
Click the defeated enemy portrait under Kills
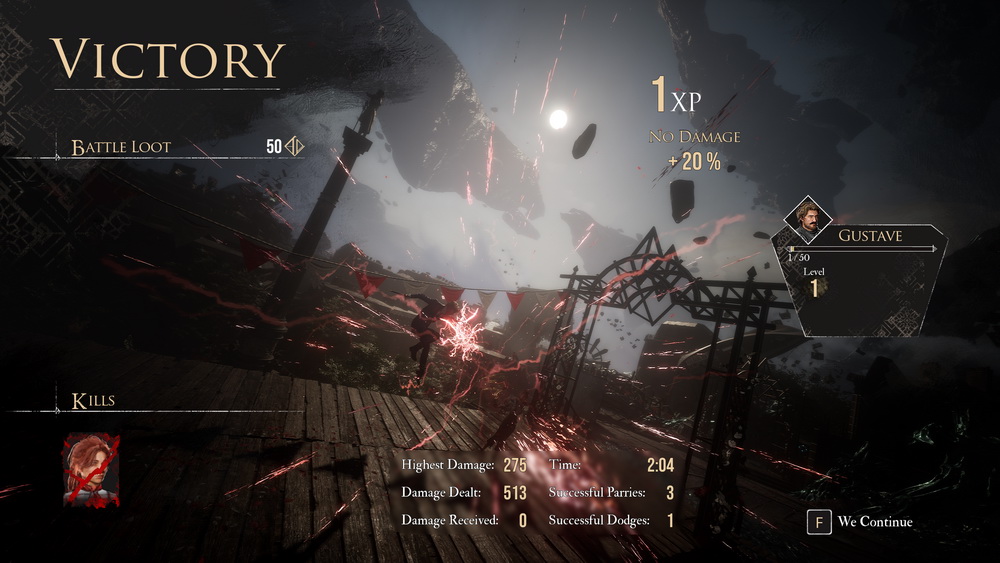point(91,470)
